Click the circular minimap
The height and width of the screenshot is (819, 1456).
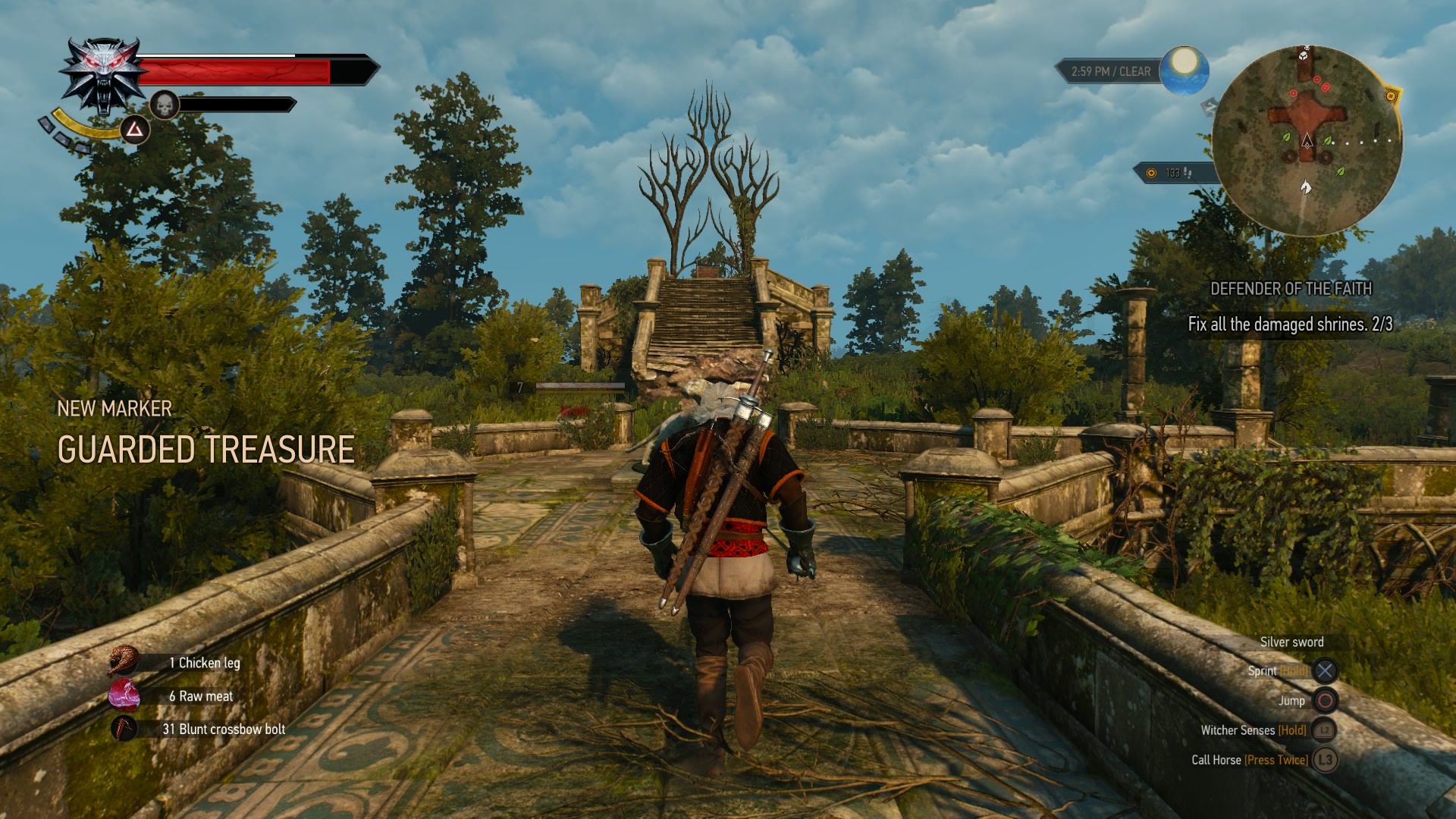(1307, 140)
